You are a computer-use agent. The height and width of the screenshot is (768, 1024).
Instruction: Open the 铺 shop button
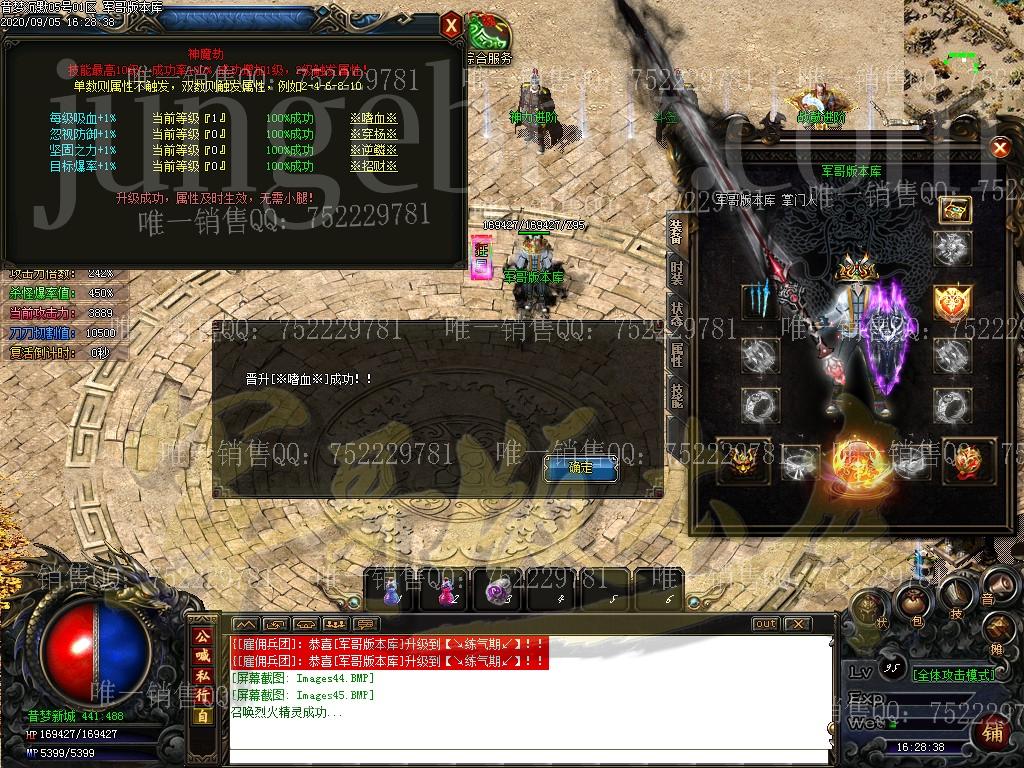pyautogui.click(x=992, y=733)
